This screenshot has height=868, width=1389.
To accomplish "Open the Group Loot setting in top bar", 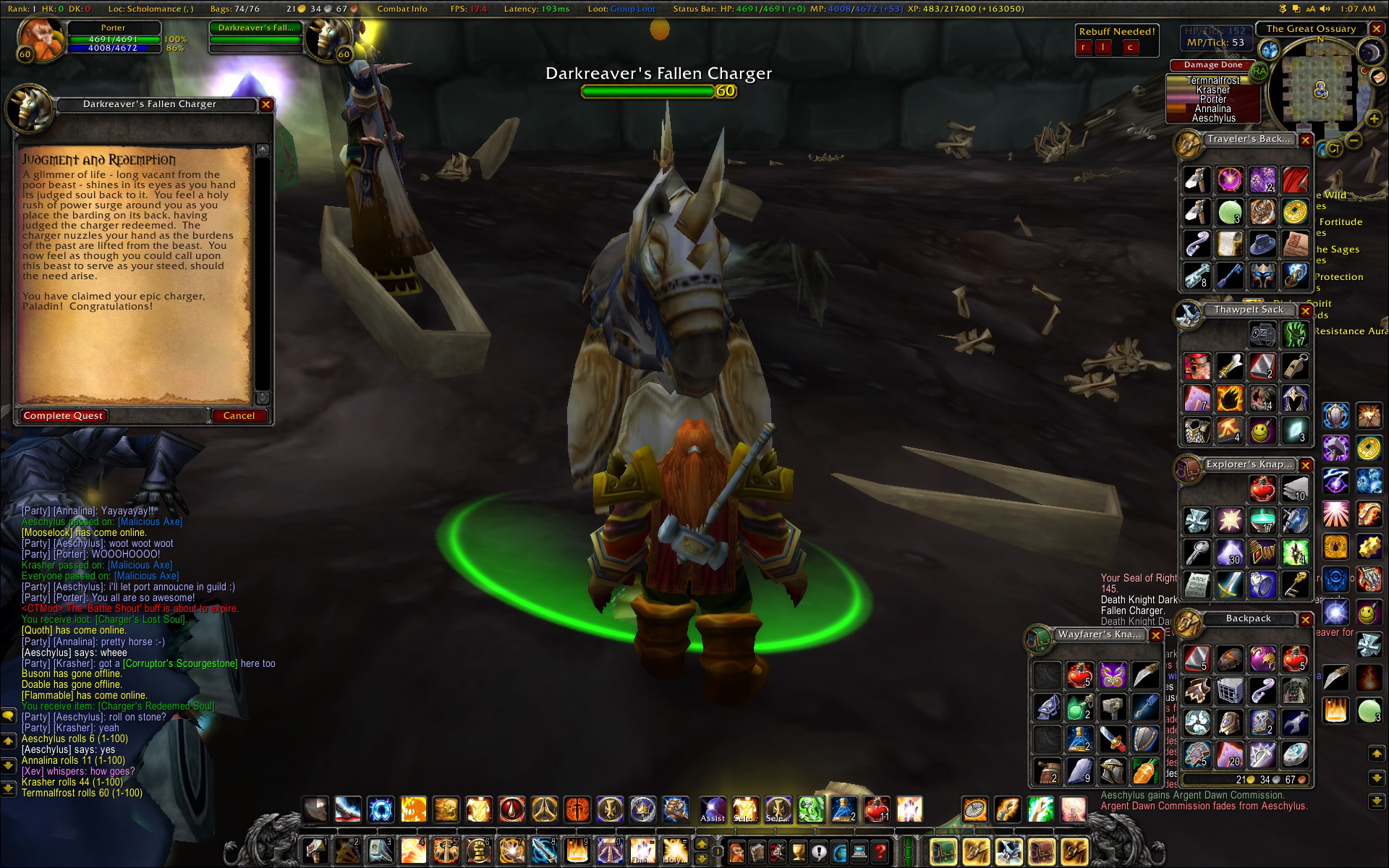I will [x=633, y=9].
